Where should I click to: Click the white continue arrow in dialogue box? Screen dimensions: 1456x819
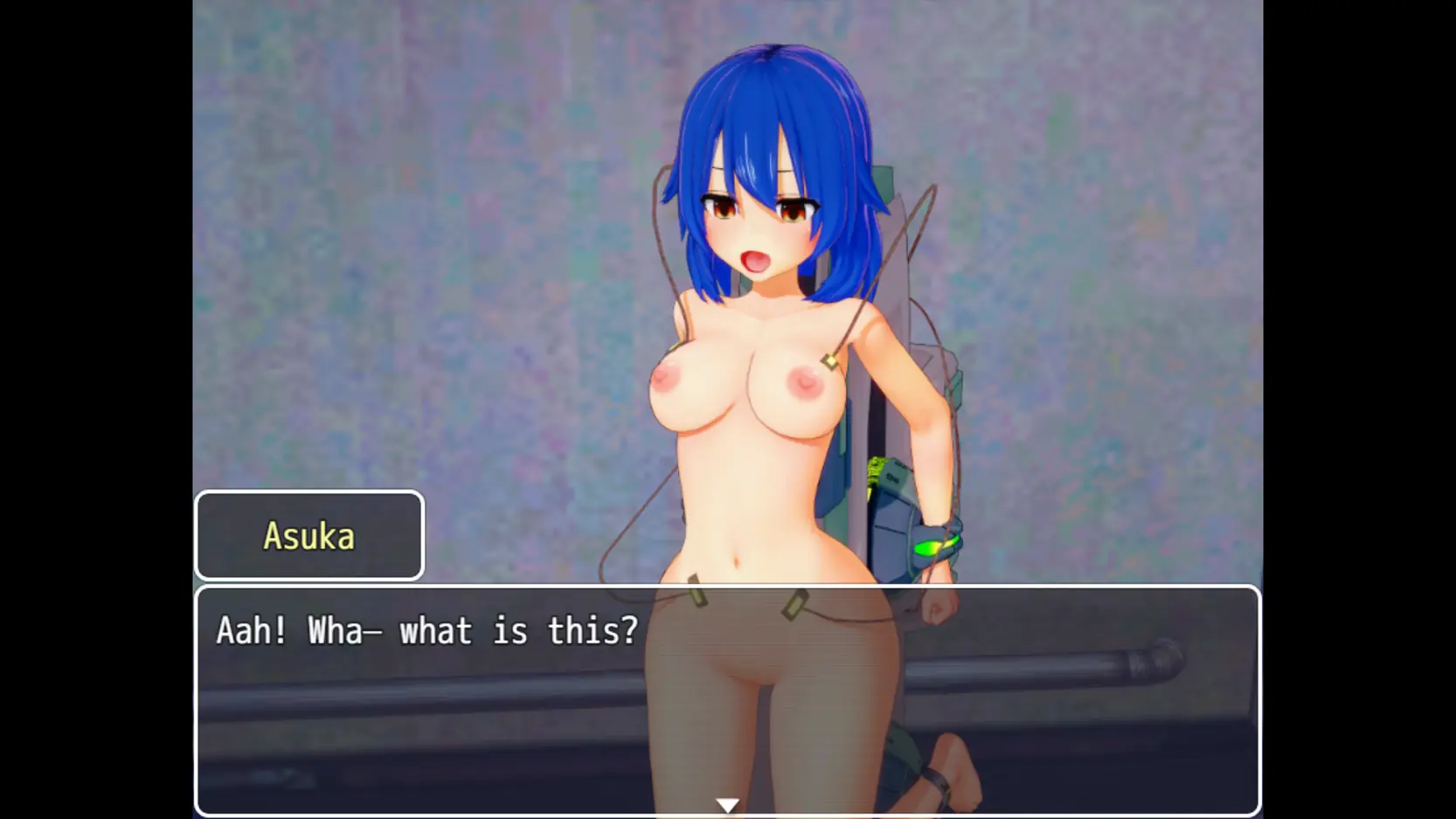pos(727,805)
